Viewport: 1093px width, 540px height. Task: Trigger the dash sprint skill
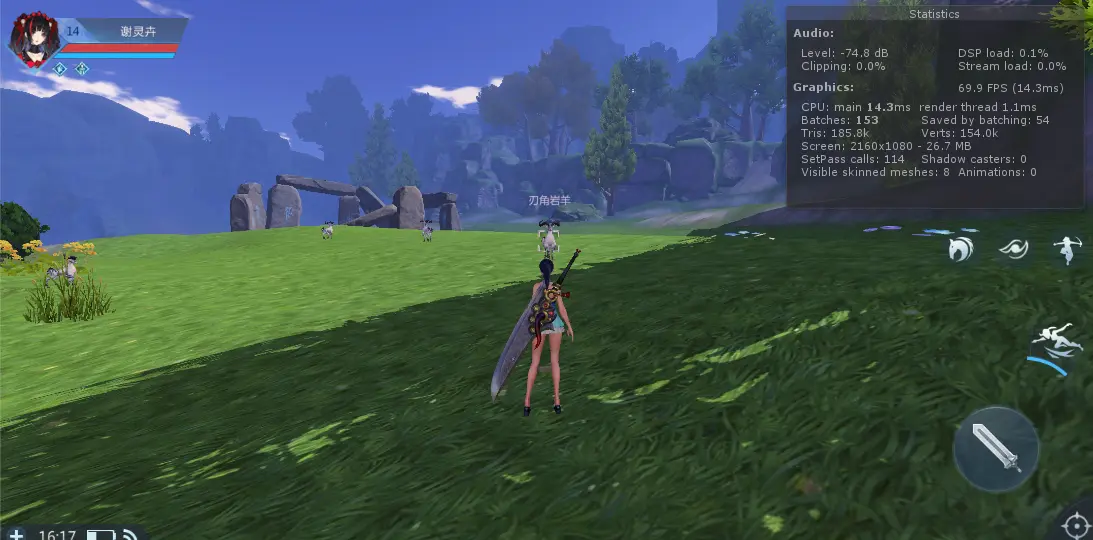click(1058, 339)
